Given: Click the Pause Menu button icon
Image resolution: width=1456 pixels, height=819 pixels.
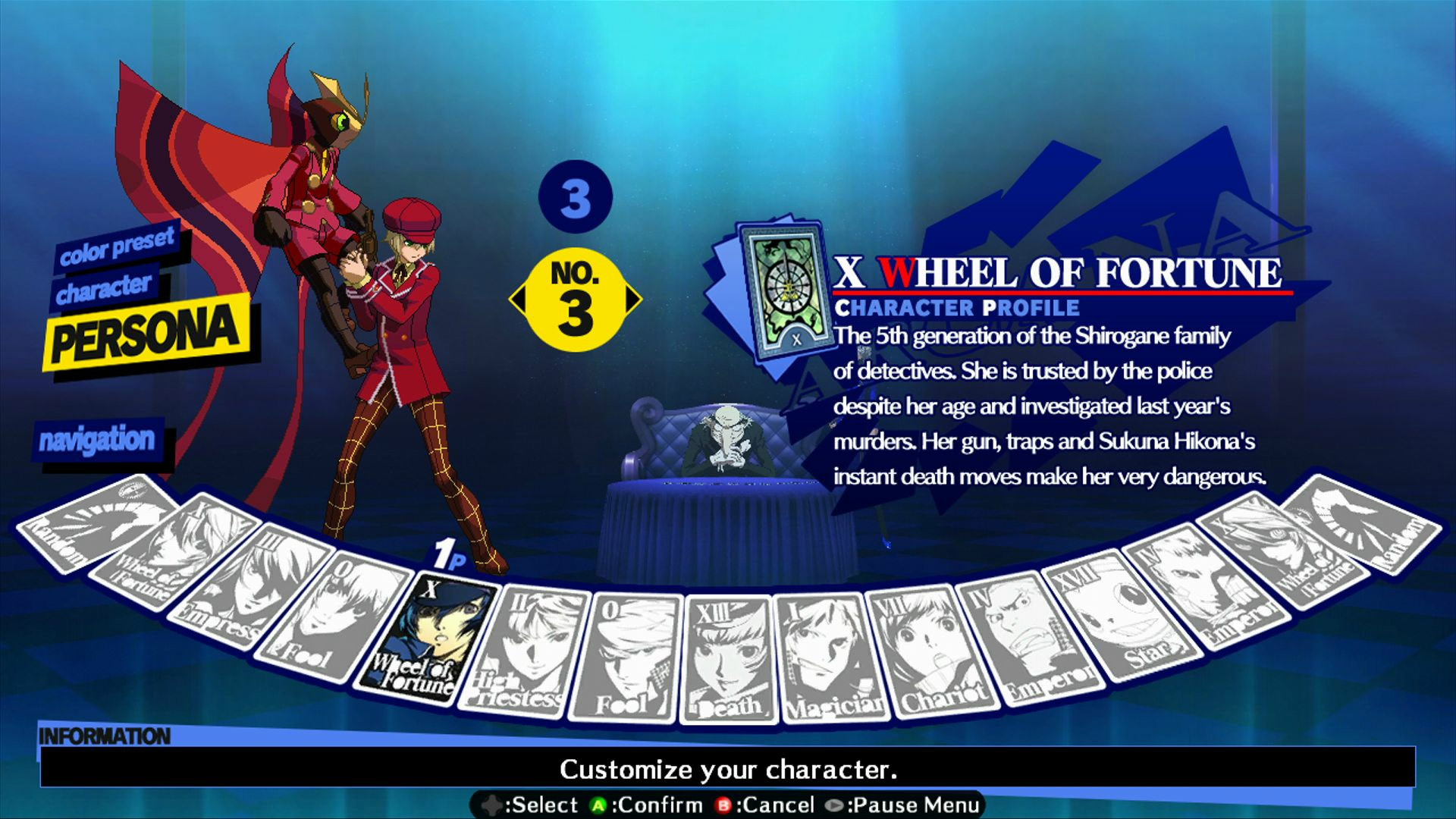Looking at the screenshot, I should pyautogui.click(x=834, y=805).
